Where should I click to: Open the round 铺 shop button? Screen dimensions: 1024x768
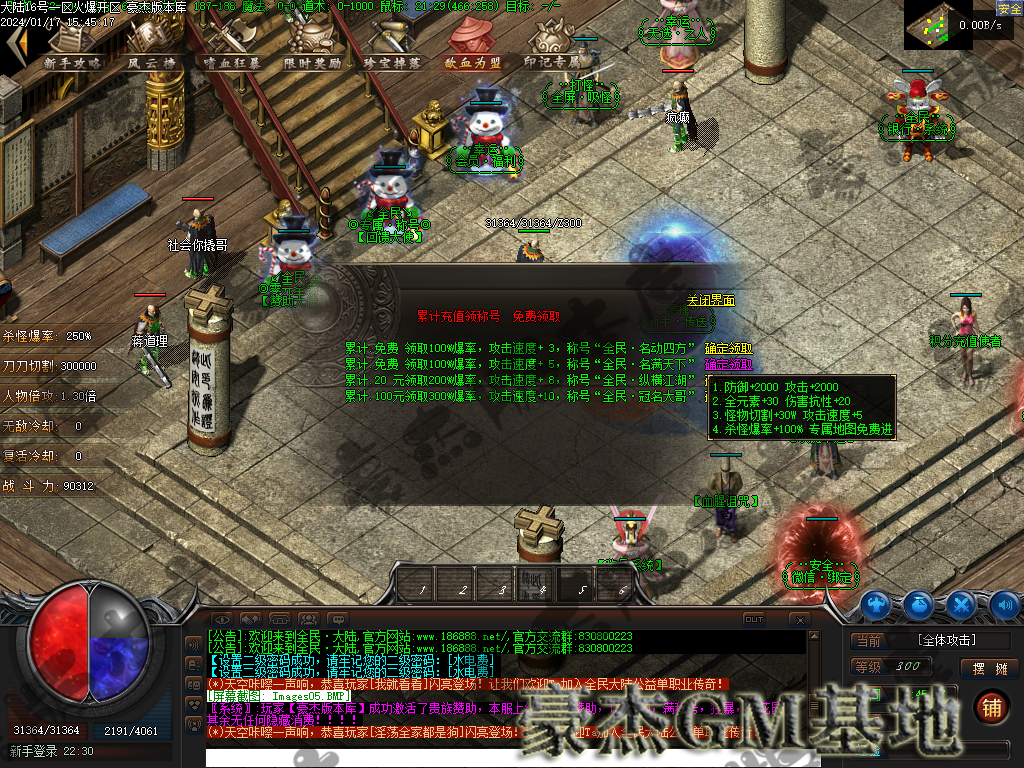(990, 707)
